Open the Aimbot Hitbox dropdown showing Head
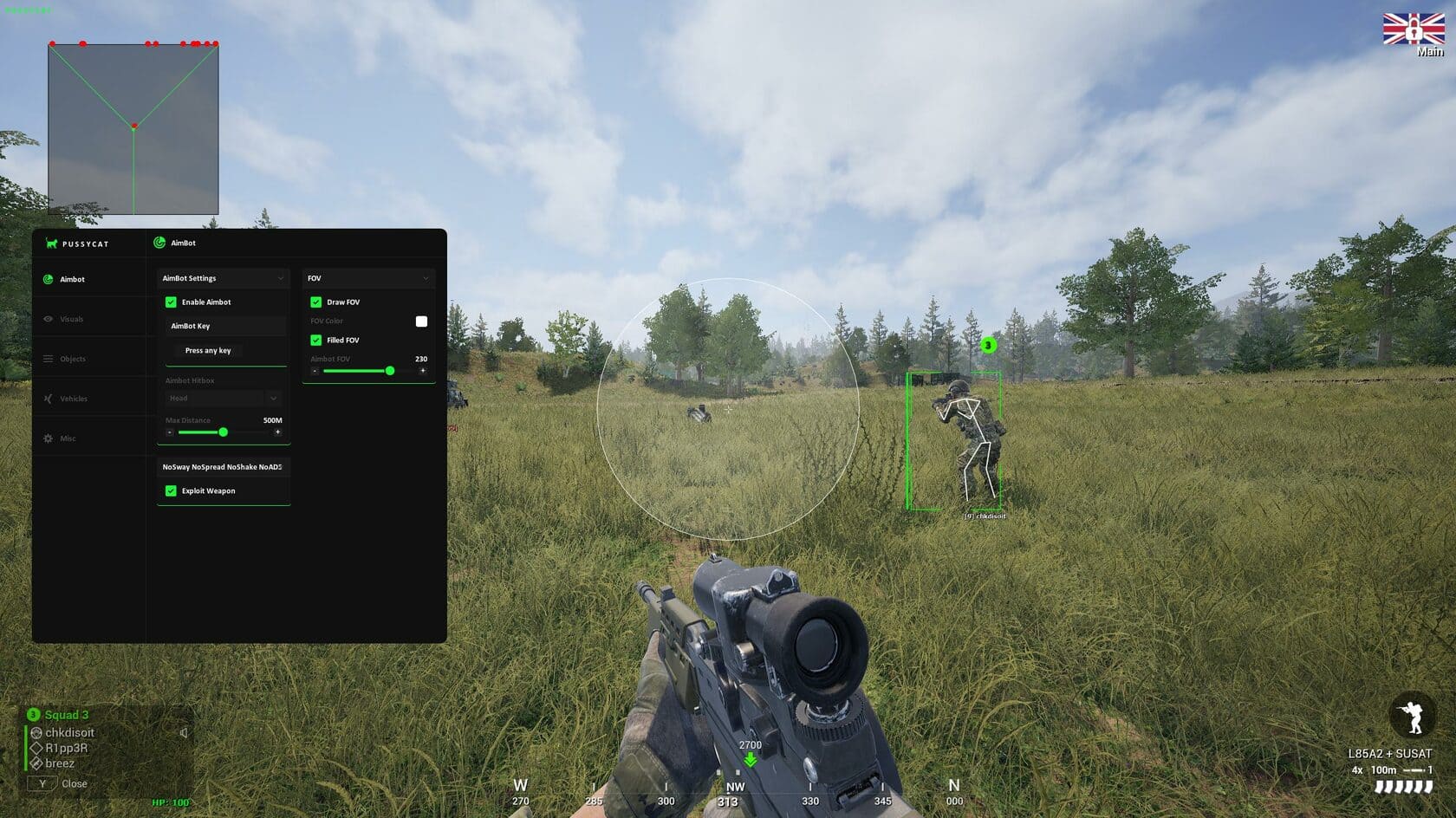 tap(223, 399)
